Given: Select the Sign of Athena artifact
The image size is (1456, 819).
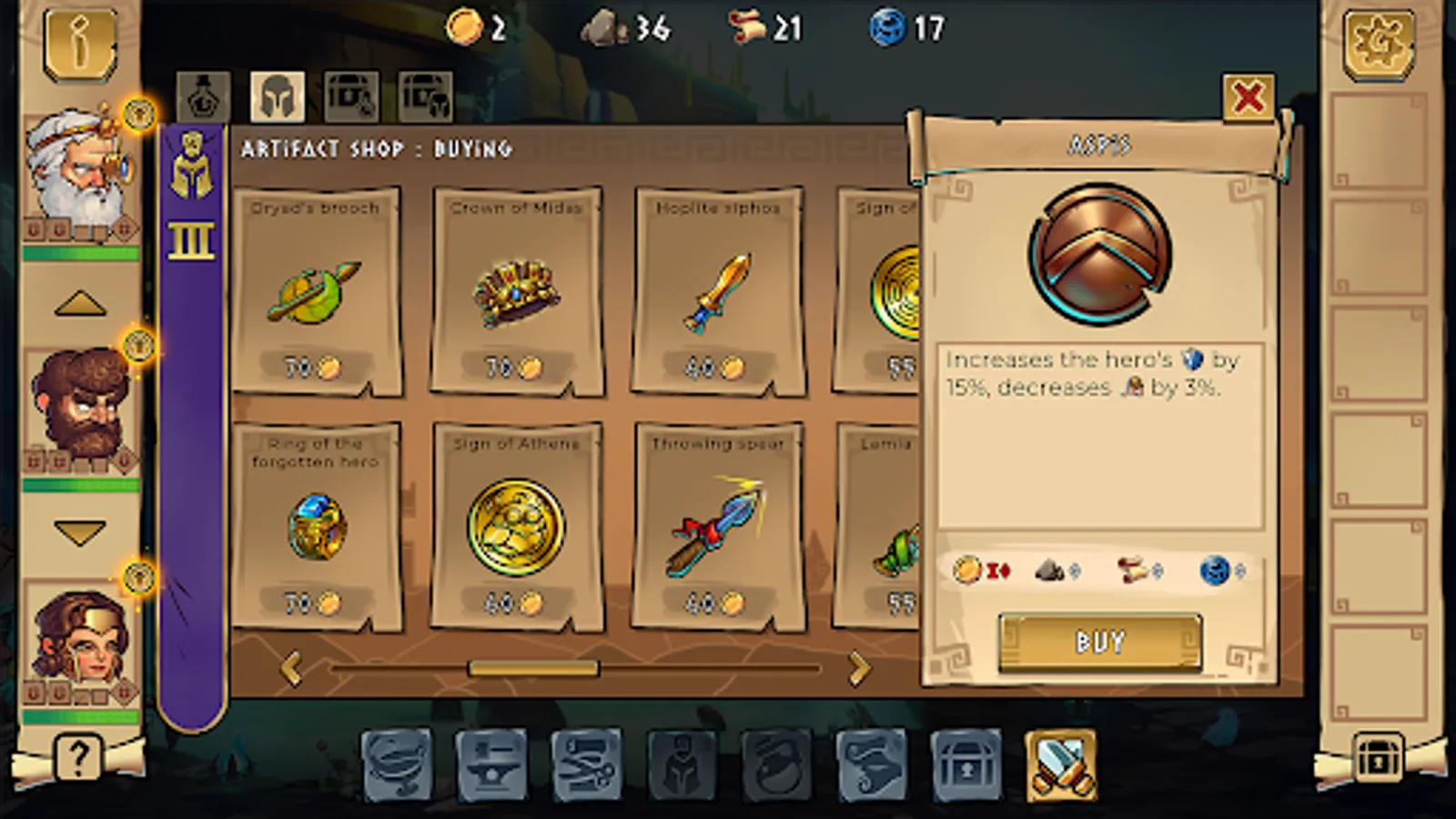Looking at the screenshot, I should pyautogui.click(x=516, y=523).
